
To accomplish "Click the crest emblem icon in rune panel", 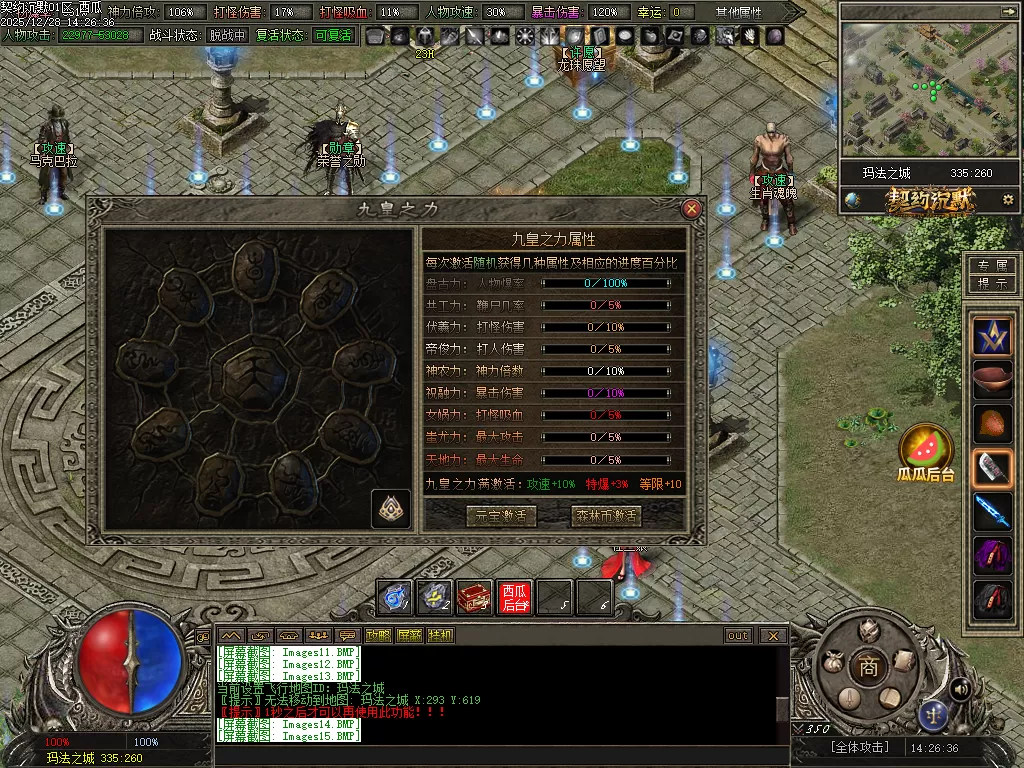I will tap(391, 508).
